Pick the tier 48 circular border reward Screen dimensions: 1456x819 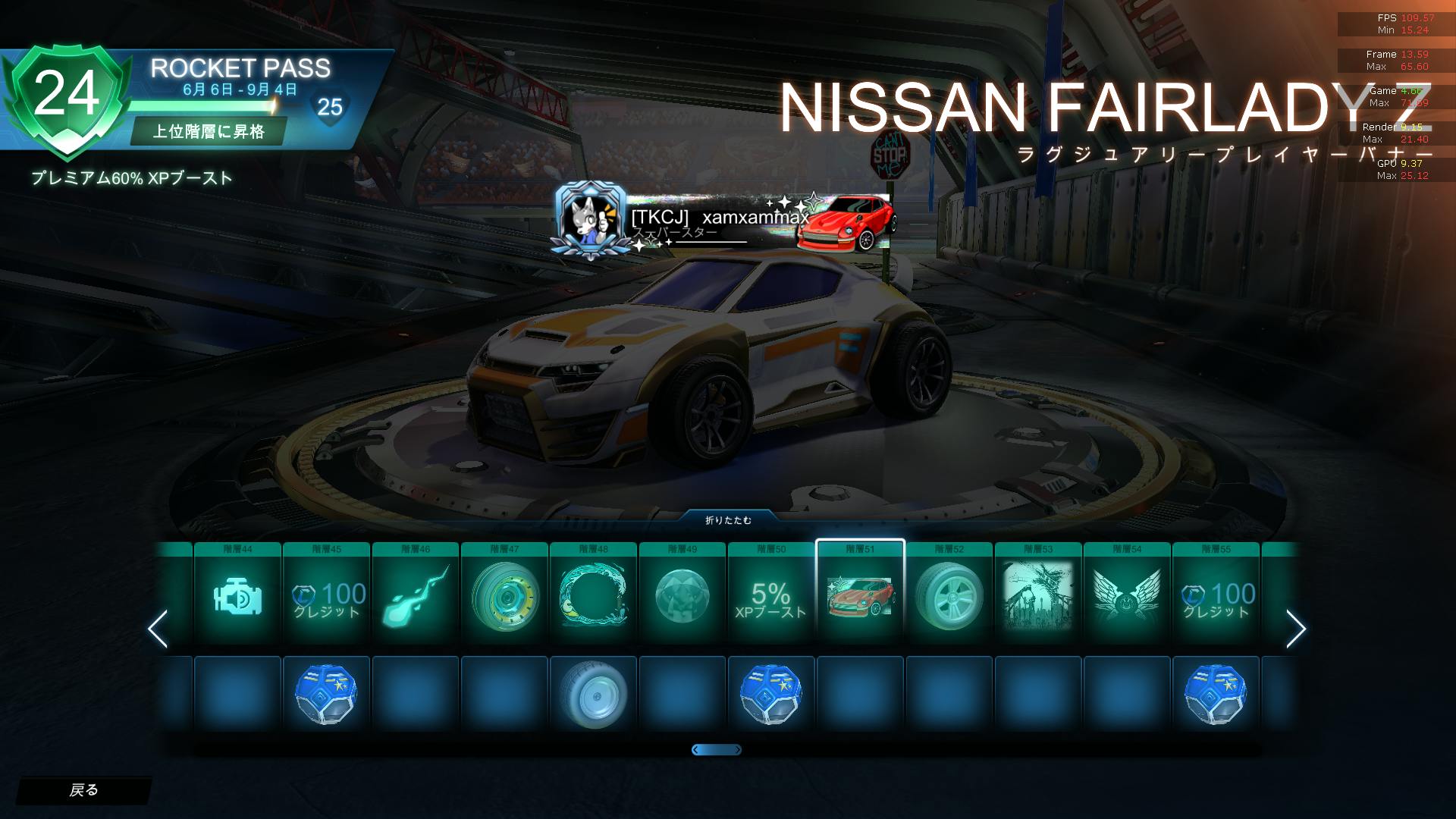click(x=593, y=595)
